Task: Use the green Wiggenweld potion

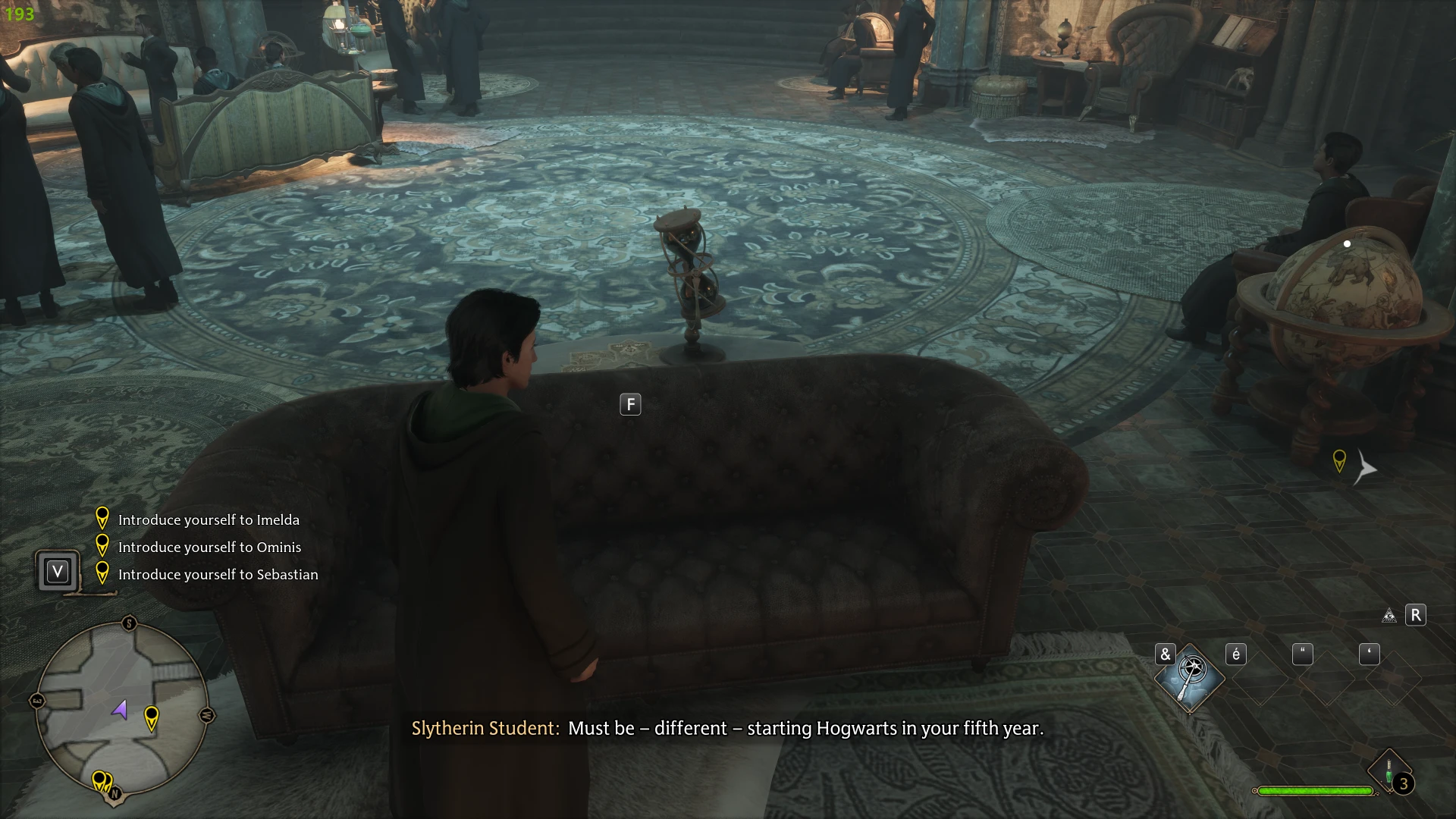Action: (1389, 770)
